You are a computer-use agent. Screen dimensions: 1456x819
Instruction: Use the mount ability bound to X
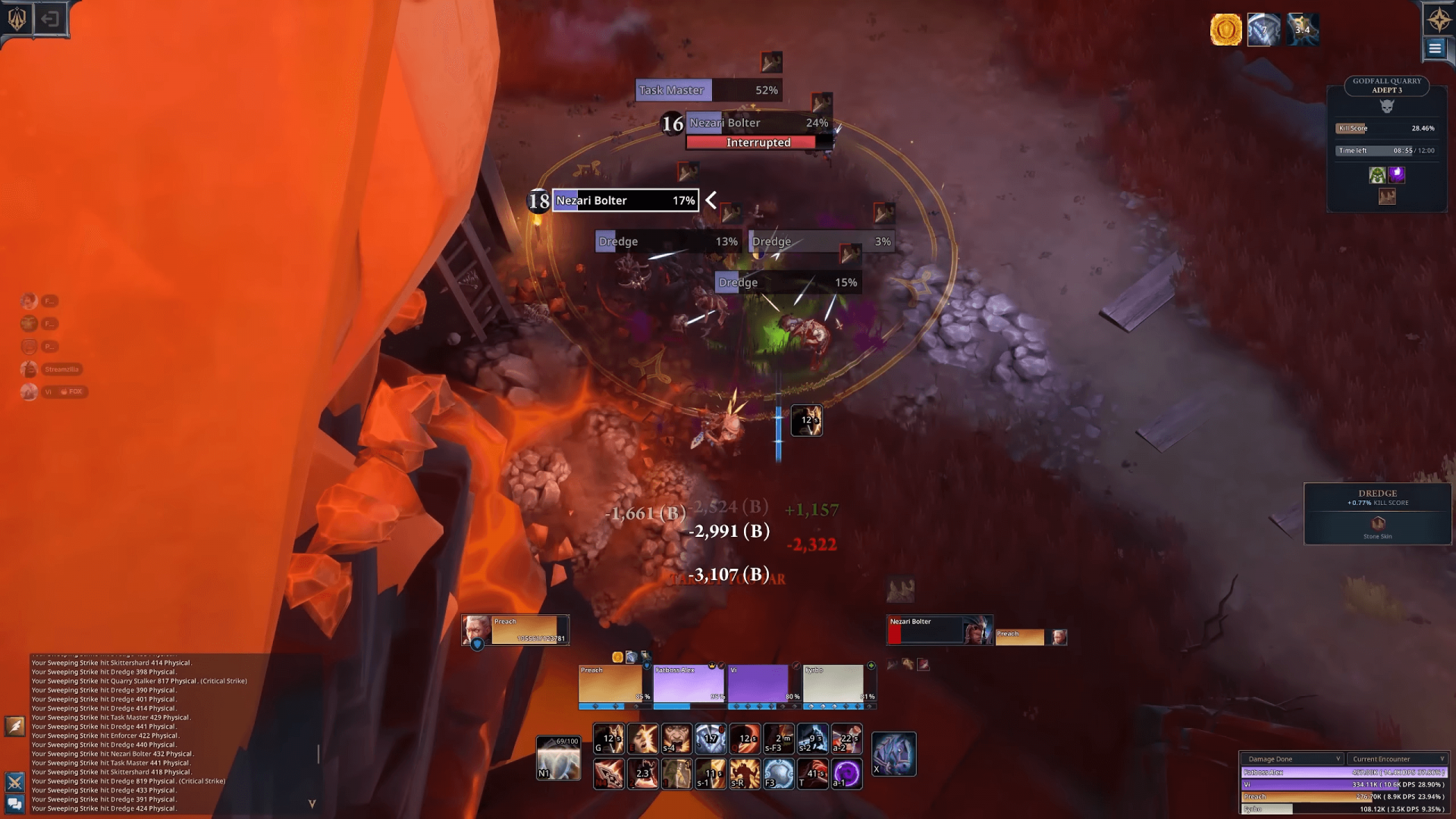point(893,755)
